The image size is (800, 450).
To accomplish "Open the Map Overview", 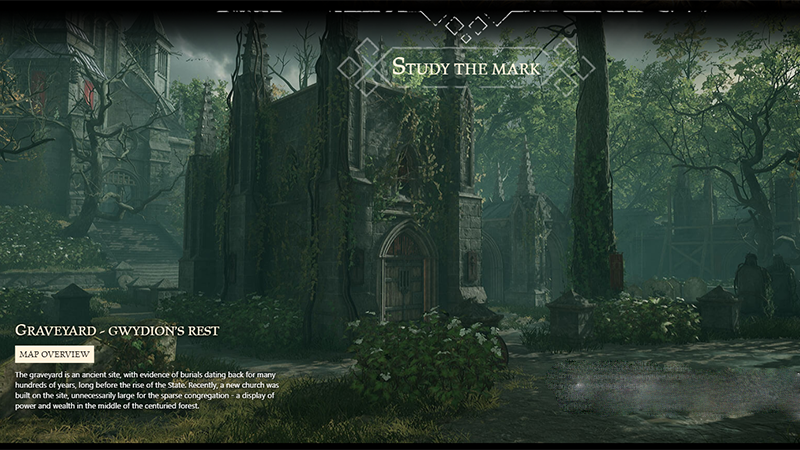I will pyautogui.click(x=55, y=354).
